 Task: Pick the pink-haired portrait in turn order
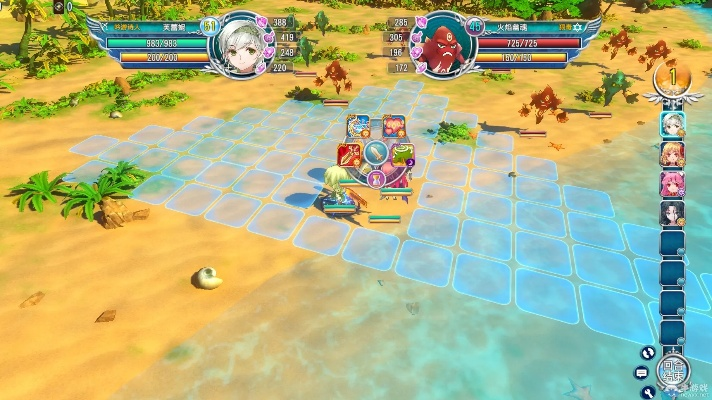672,184
